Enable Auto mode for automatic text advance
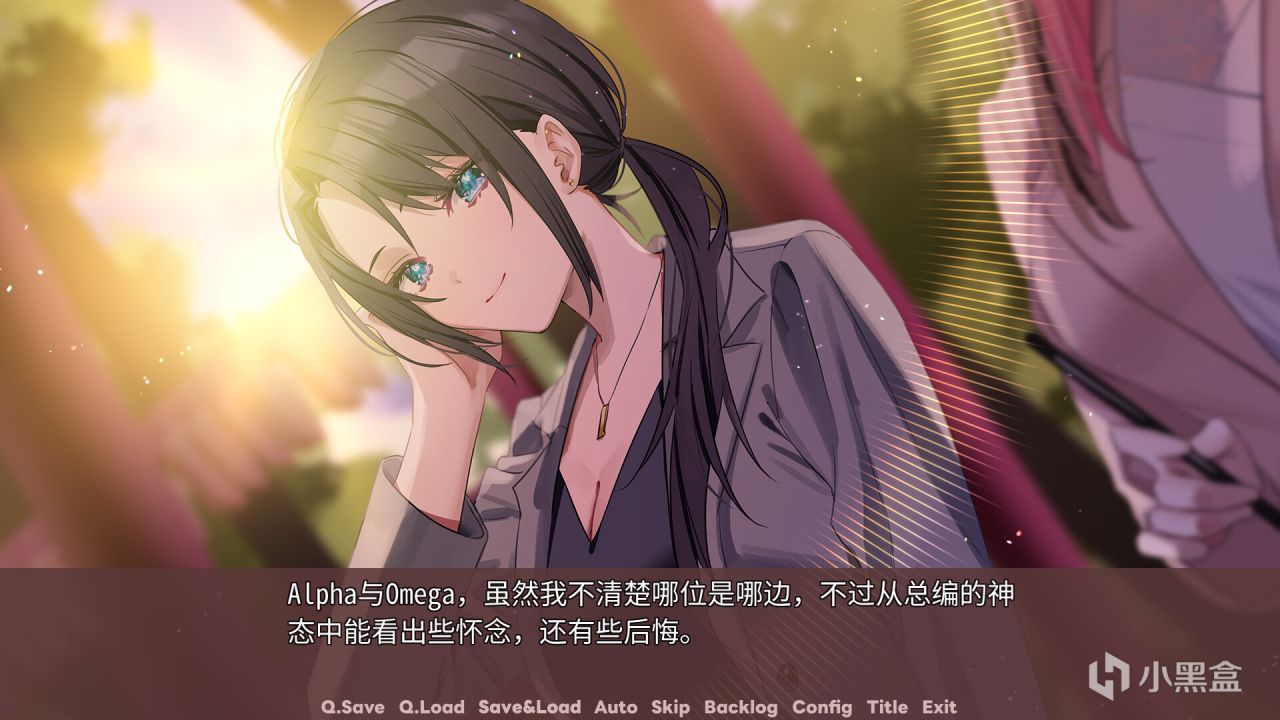This screenshot has height=720, width=1280. click(615, 707)
